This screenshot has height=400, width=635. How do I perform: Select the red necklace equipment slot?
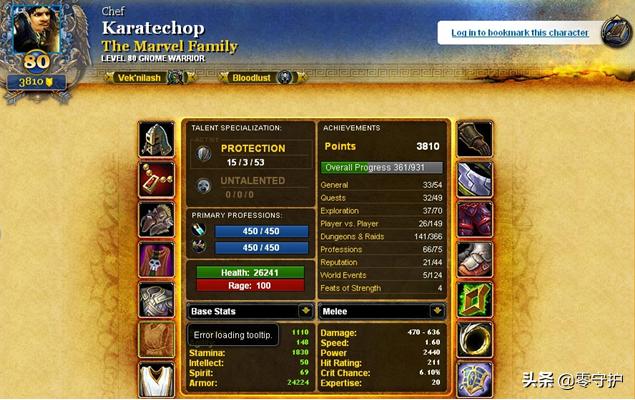pos(157,179)
